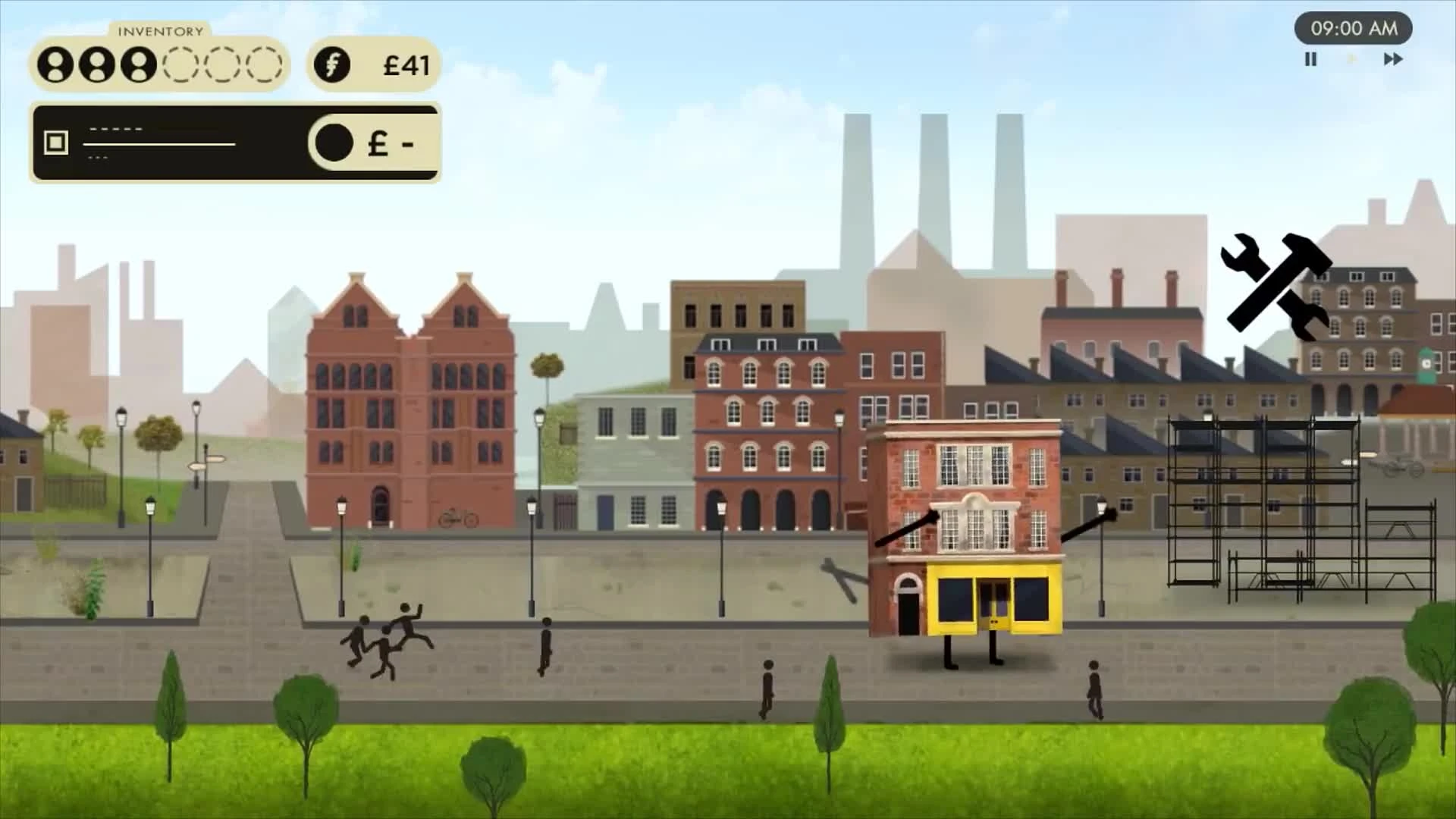This screenshot has height=819, width=1456.
Task: Click the pound currency coin icon beside £41
Action: (x=331, y=64)
